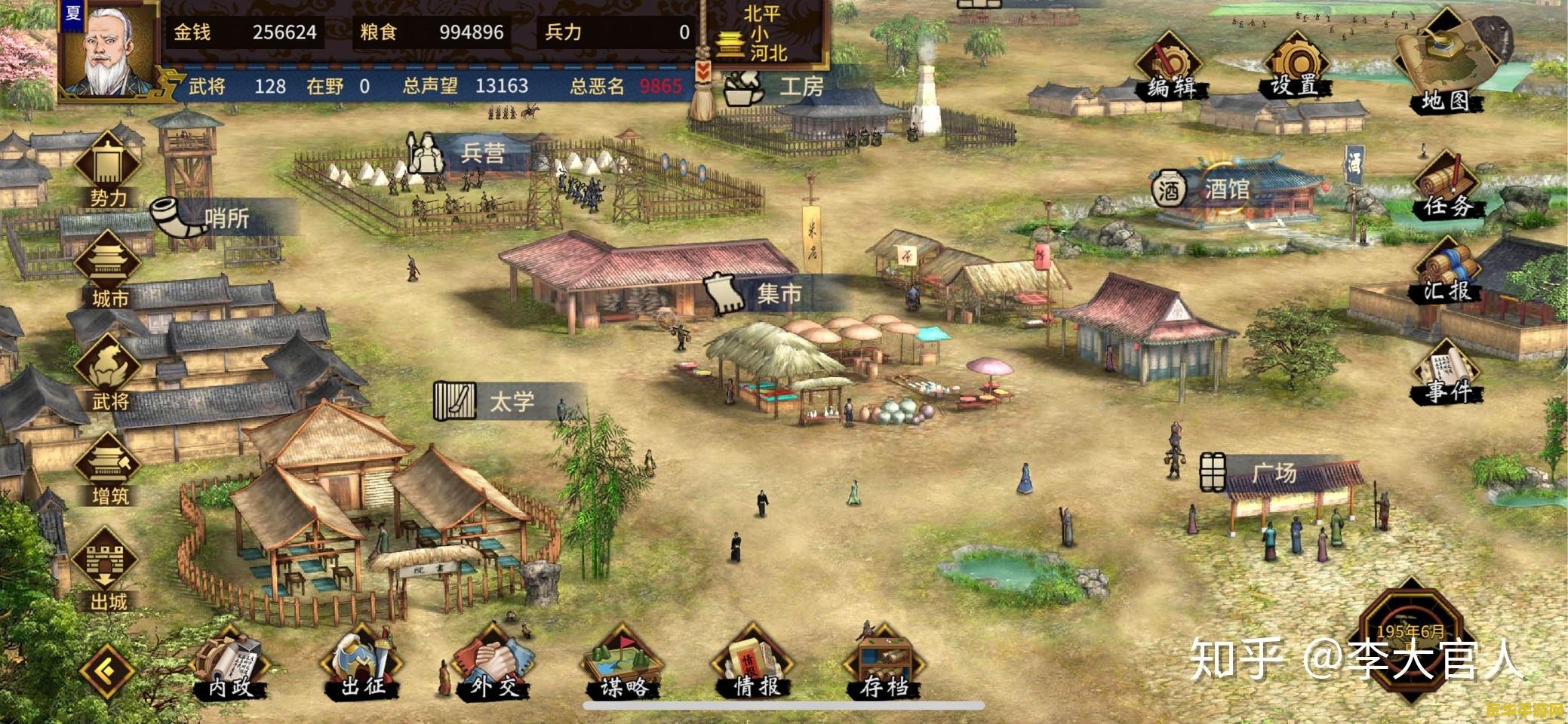Show the 武将 generals list
This screenshot has height=724, width=1568.
click(x=109, y=373)
